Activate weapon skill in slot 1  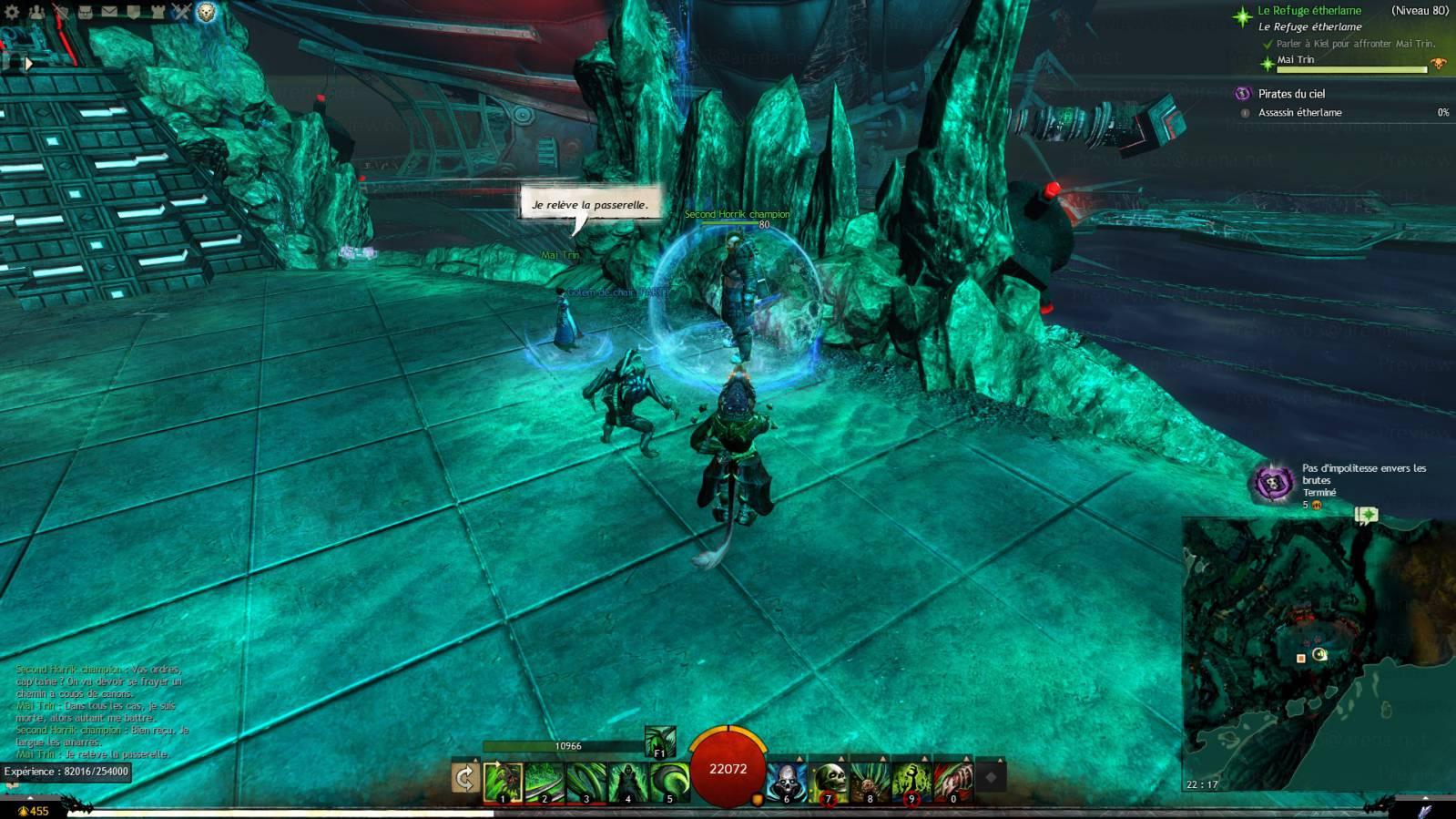pos(503,783)
